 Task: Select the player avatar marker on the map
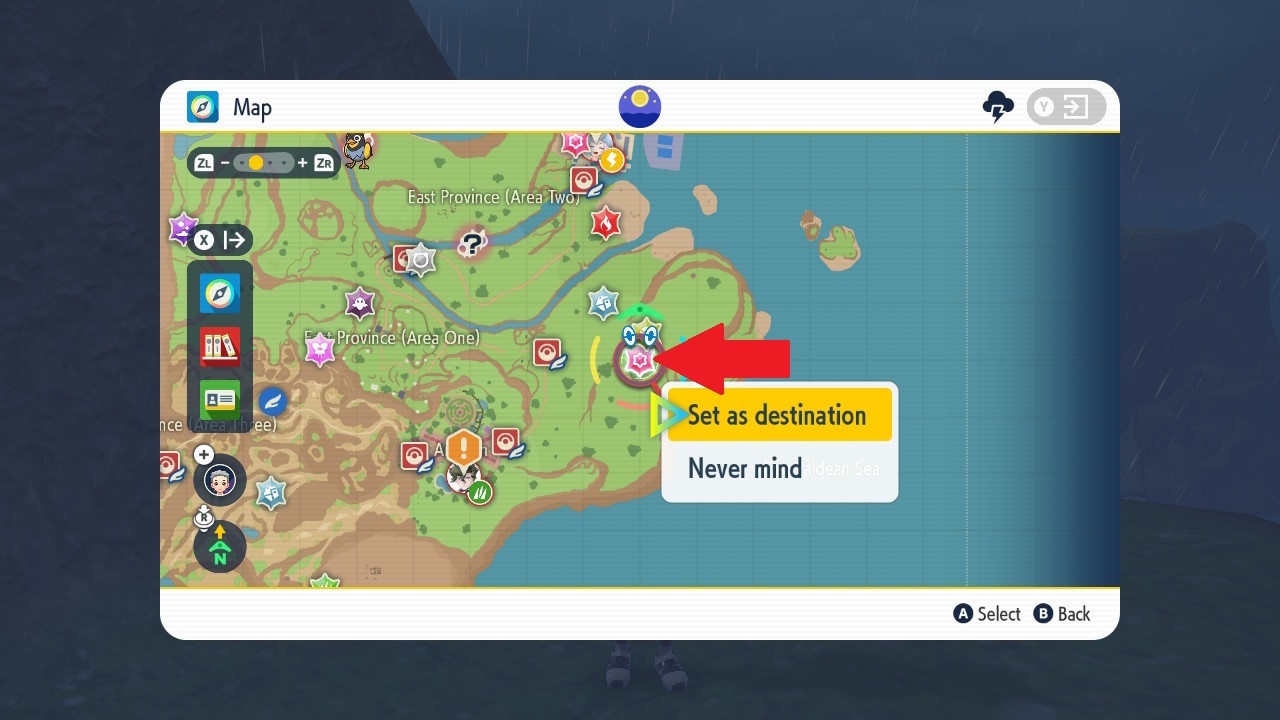221,480
